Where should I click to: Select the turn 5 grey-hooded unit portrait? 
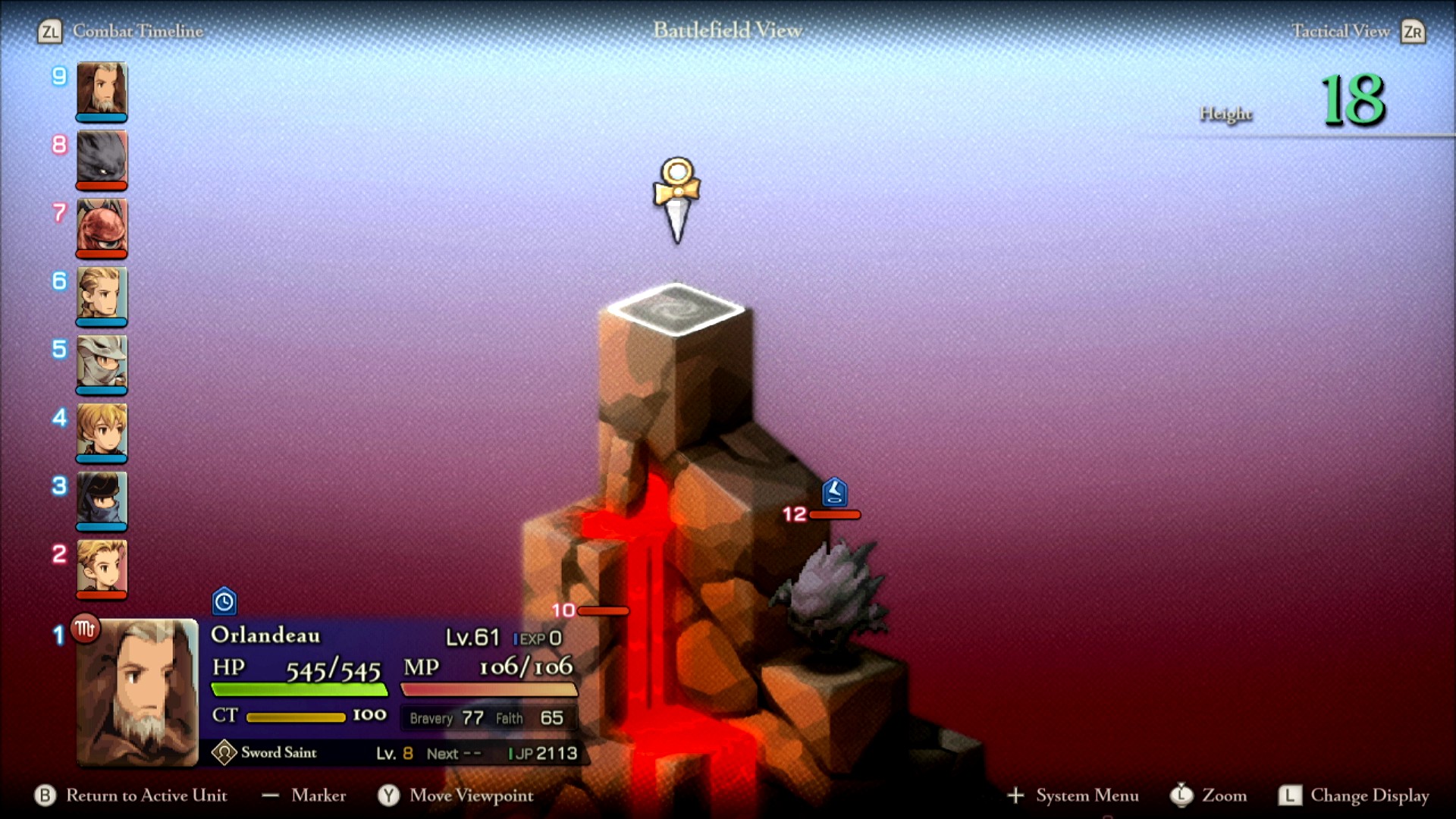coord(102,362)
